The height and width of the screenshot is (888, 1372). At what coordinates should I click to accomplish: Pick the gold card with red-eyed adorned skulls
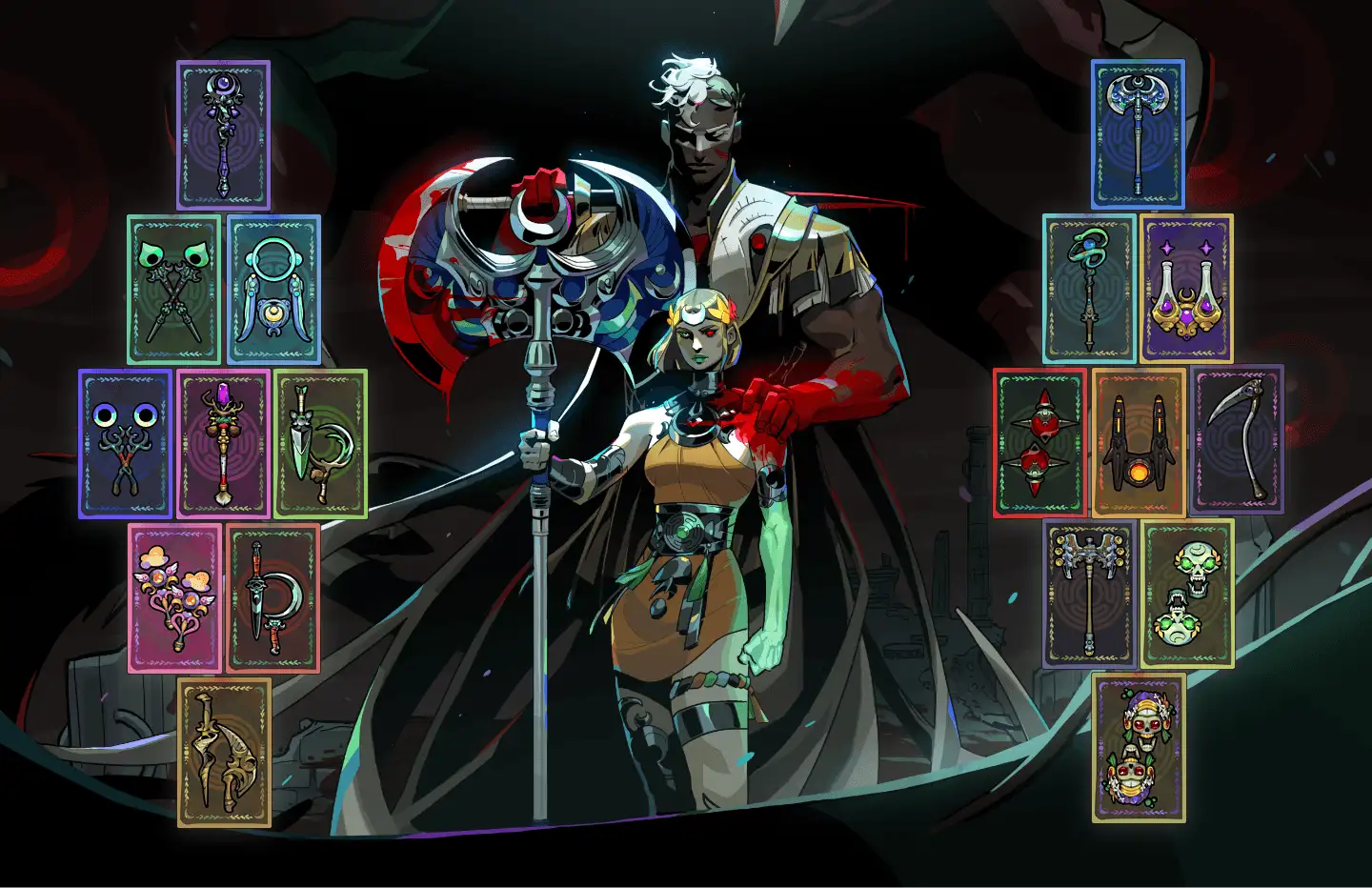click(x=1139, y=749)
